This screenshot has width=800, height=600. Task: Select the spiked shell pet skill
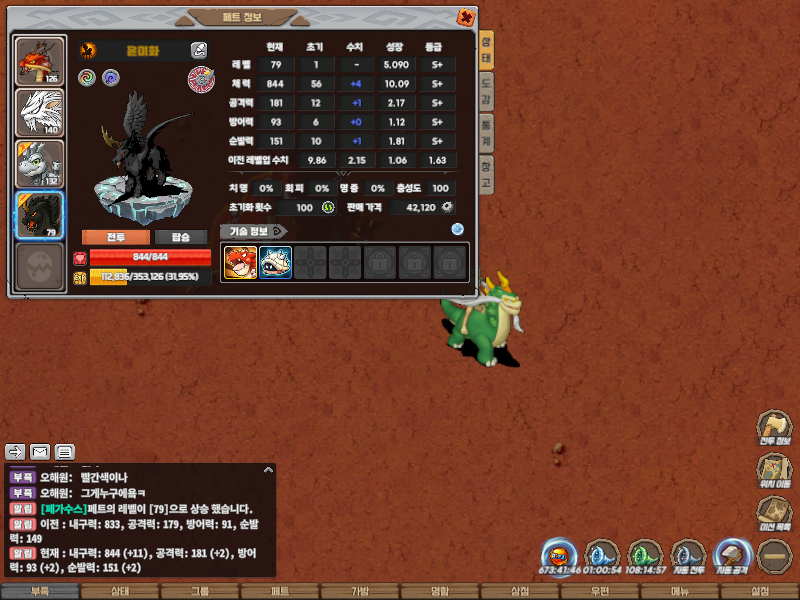[275, 263]
